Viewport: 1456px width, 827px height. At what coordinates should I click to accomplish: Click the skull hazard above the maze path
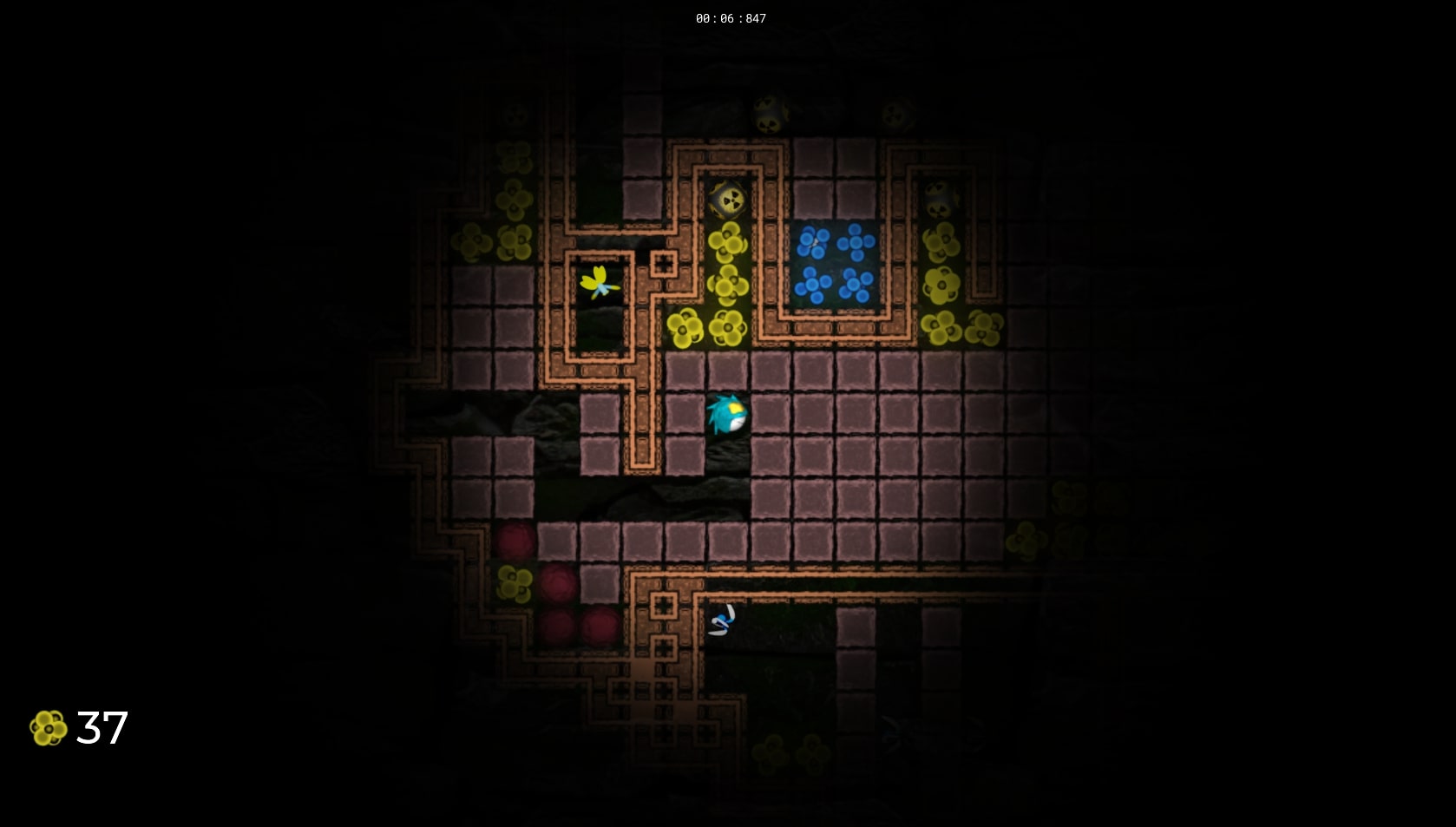point(727,198)
